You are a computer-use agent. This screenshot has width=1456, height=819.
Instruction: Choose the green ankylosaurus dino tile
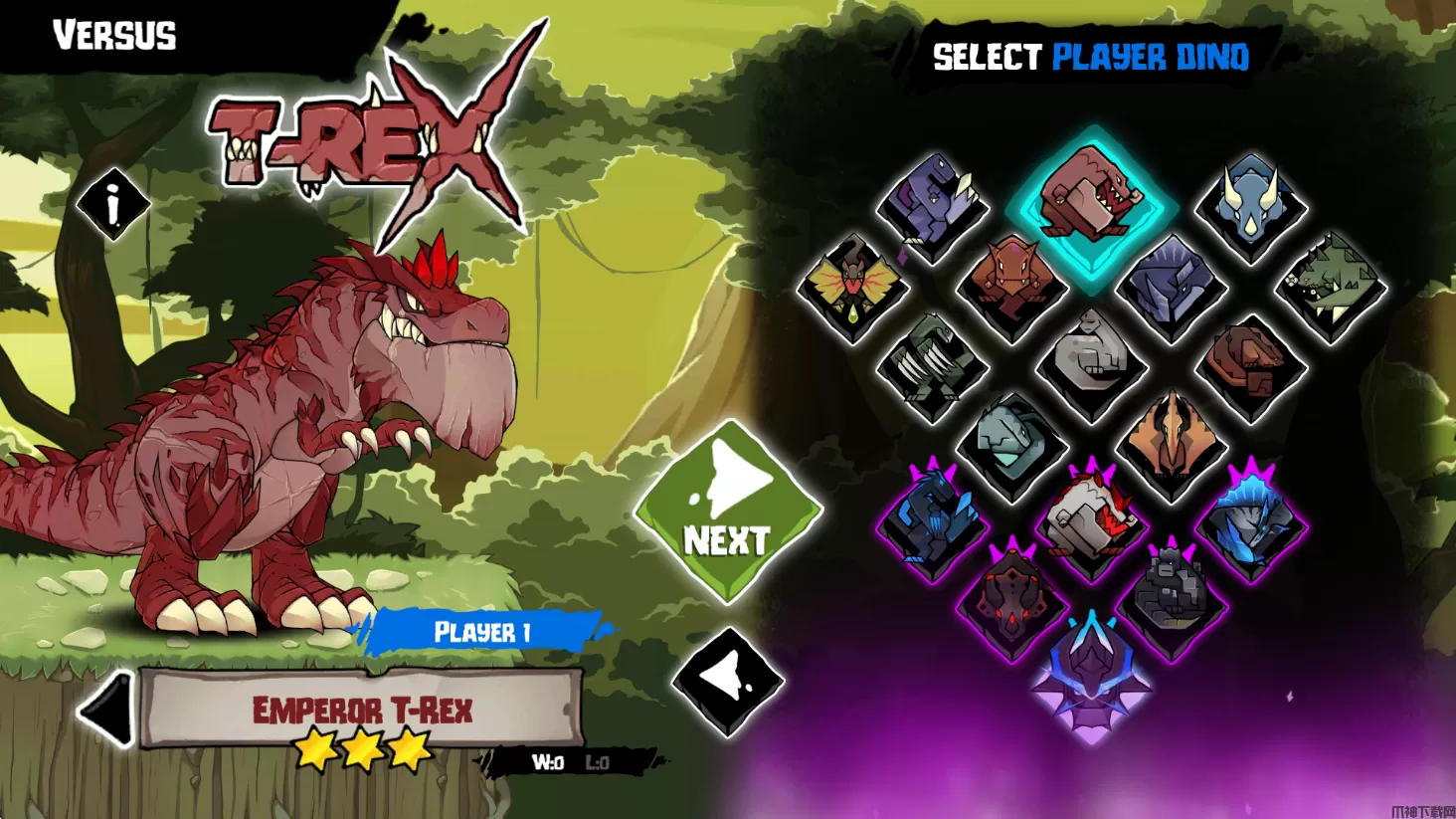point(1330,287)
